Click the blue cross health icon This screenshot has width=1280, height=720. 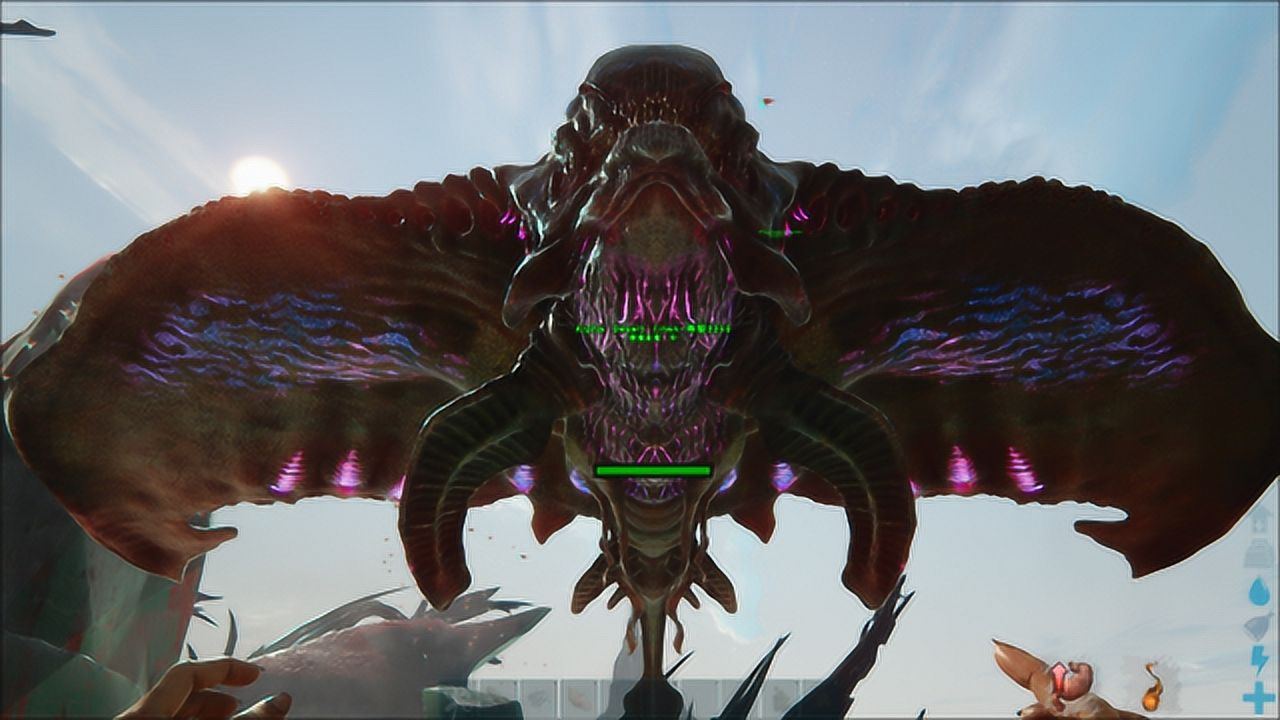click(x=1258, y=697)
